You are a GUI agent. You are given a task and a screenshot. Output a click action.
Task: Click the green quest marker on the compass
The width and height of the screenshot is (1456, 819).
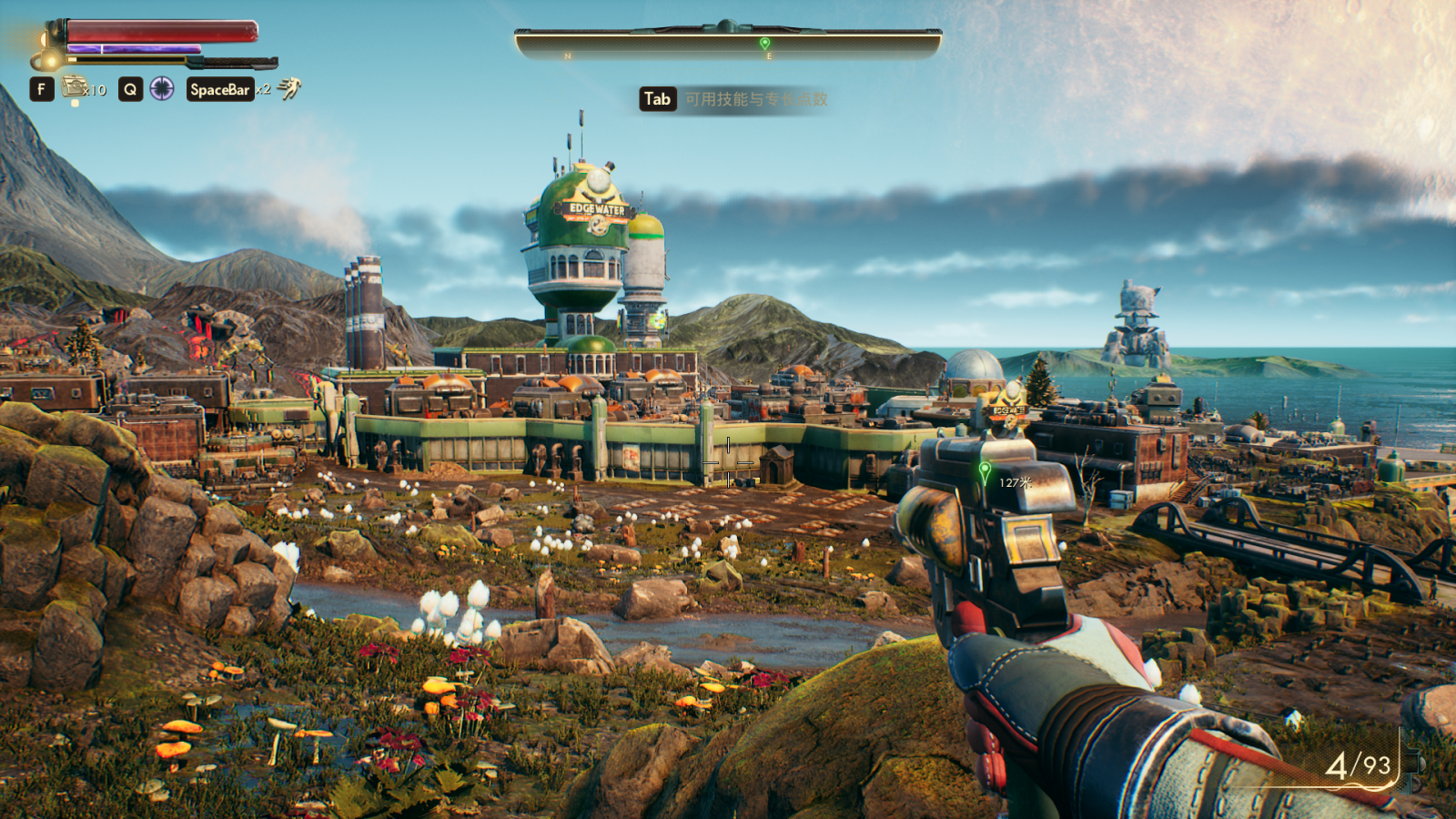click(x=764, y=43)
